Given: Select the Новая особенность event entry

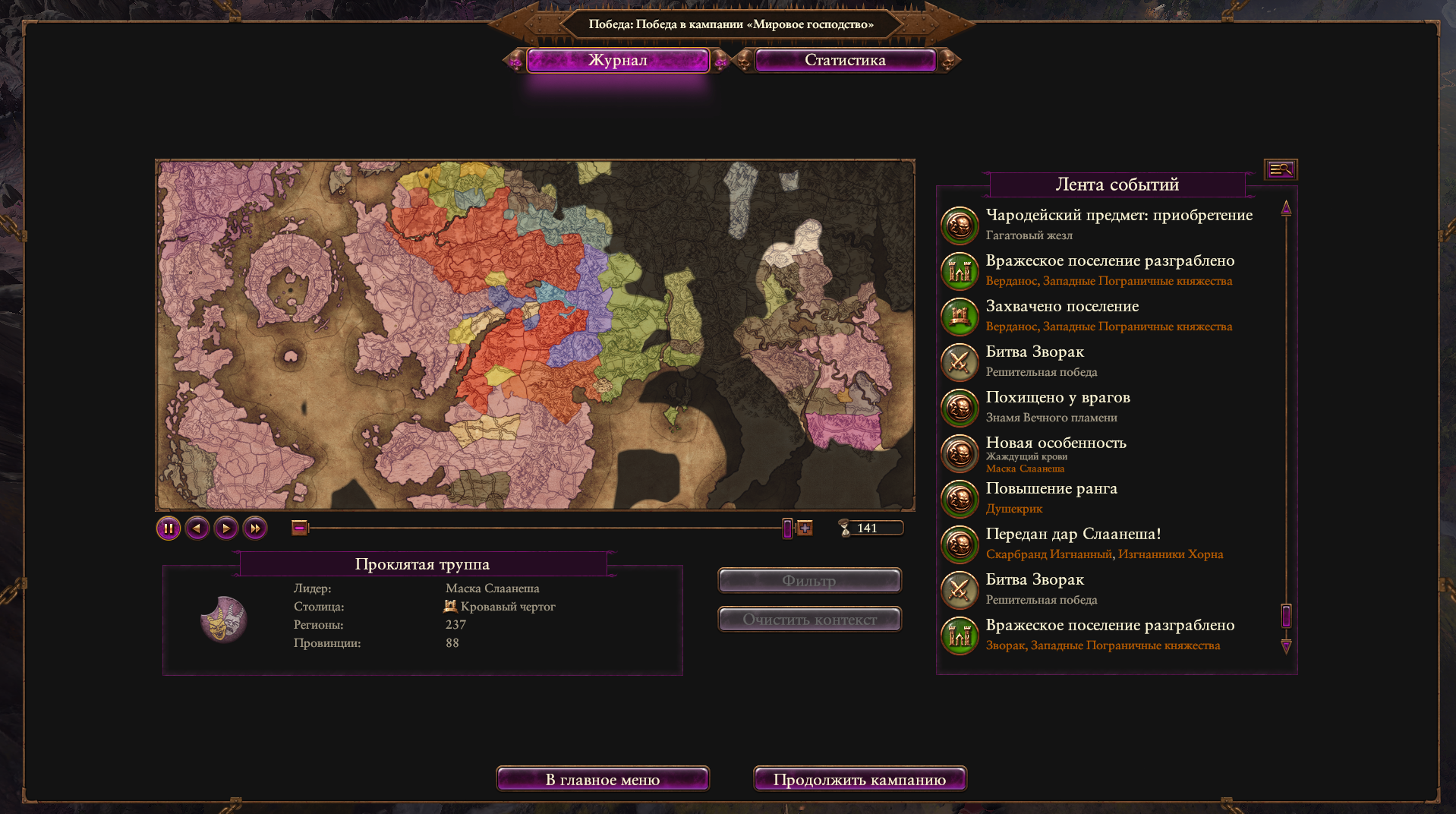Looking at the screenshot, I should click(1055, 443).
